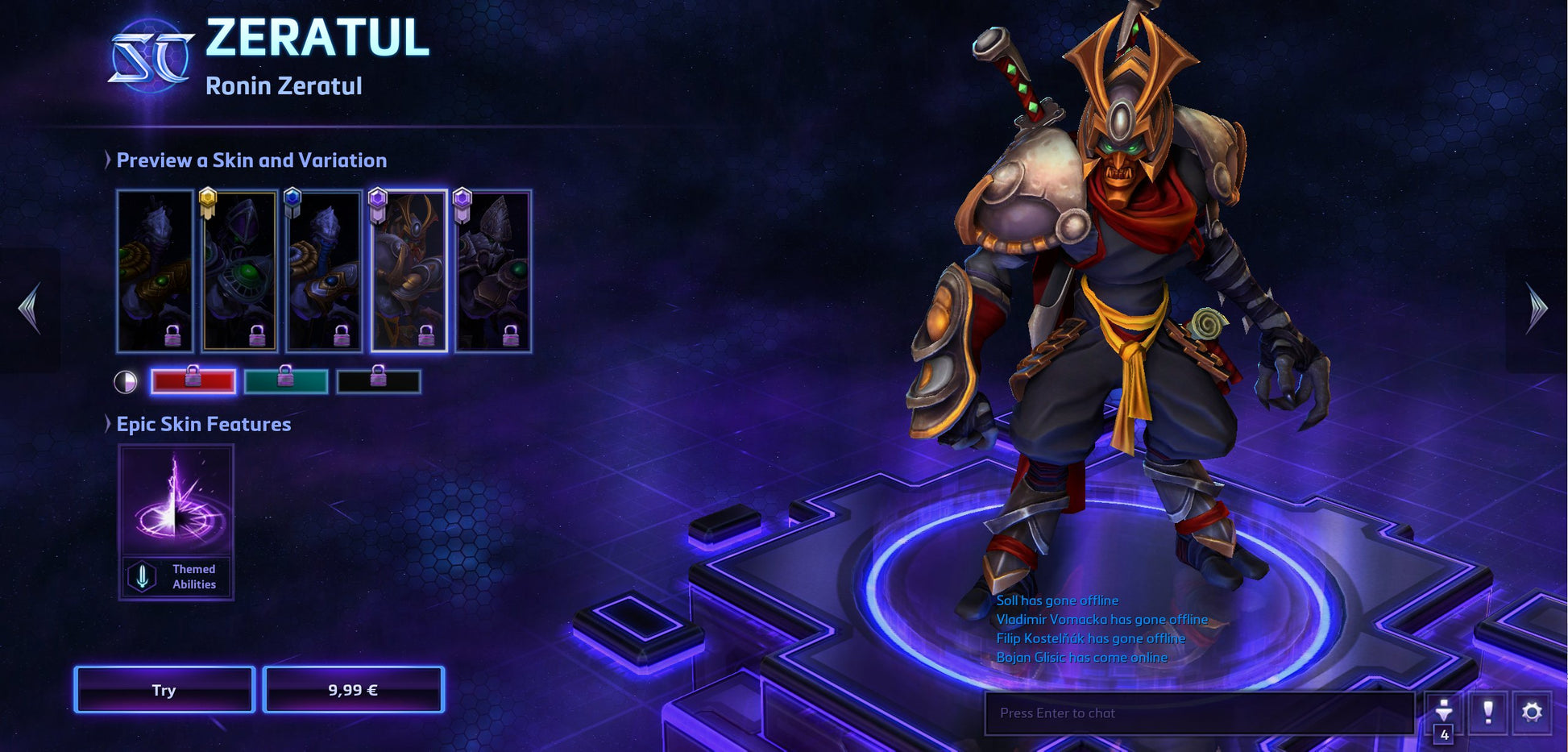Image resolution: width=1568 pixels, height=752 pixels.
Task: Click the 9,99 € purchase button
Action: coord(355,690)
